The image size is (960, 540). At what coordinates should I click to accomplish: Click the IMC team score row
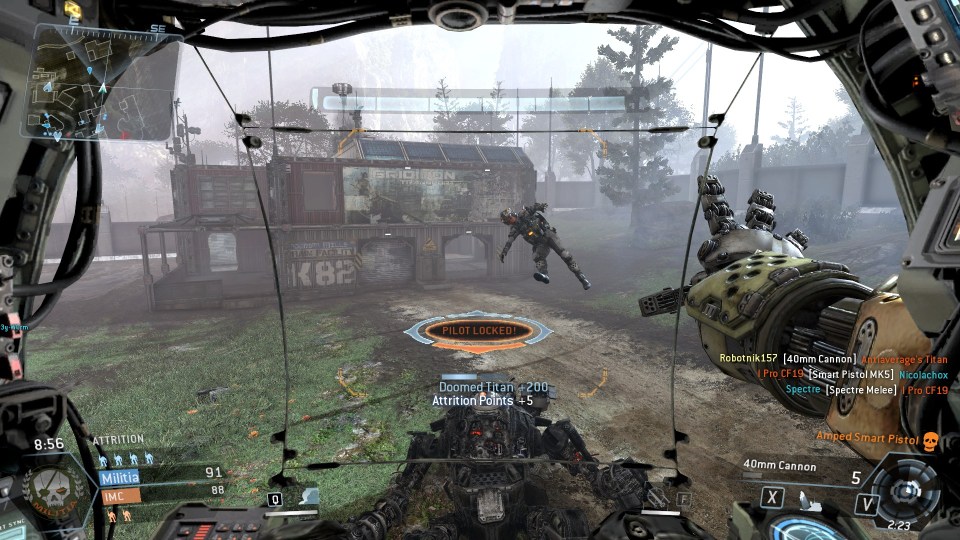(x=160, y=492)
